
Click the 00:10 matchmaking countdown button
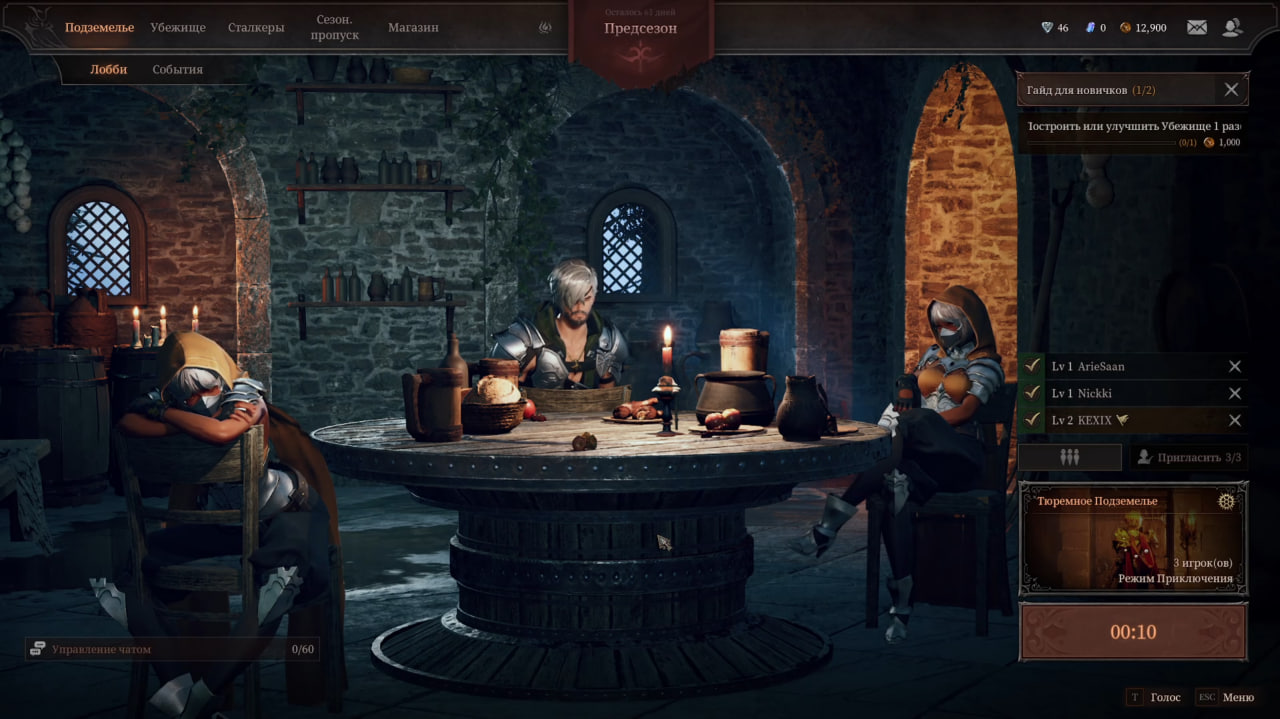coord(1133,632)
